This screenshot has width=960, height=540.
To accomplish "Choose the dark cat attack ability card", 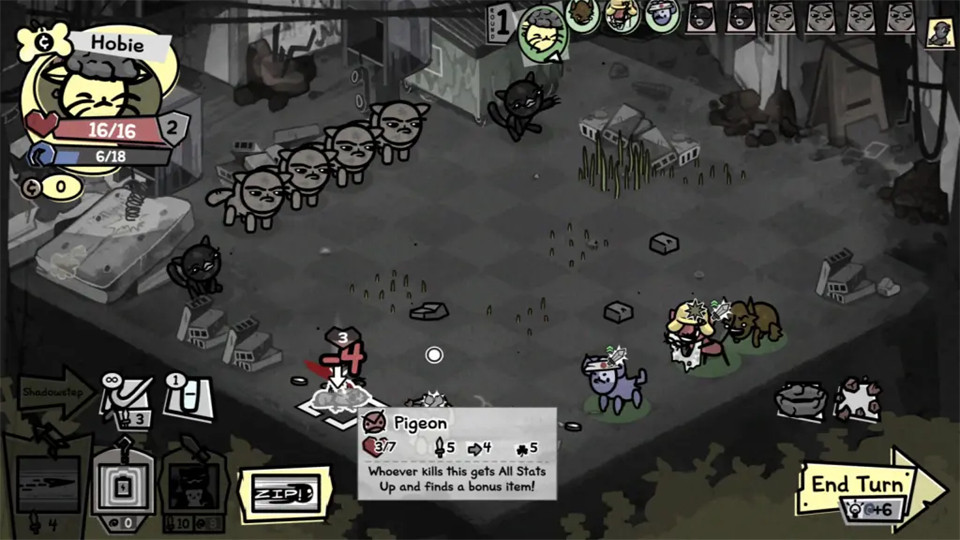I will point(192,487).
